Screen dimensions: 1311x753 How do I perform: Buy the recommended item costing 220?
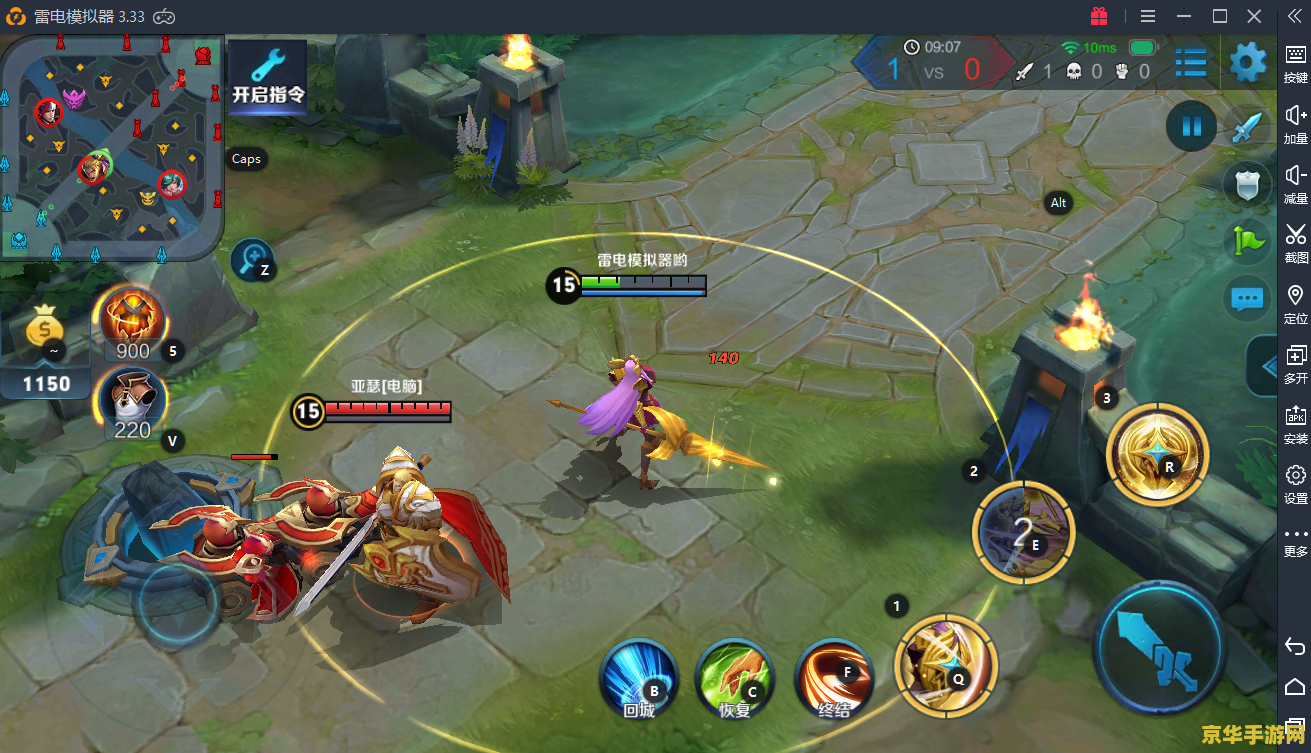[131, 403]
